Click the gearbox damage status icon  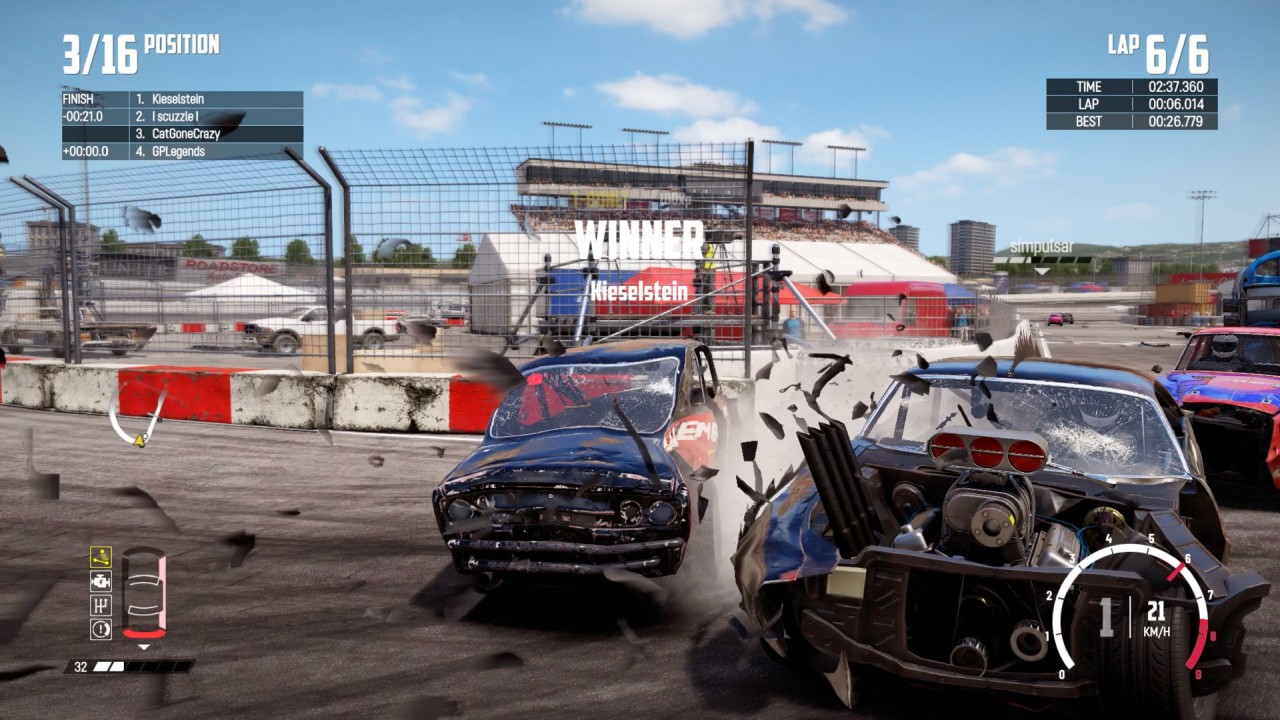coord(101,605)
